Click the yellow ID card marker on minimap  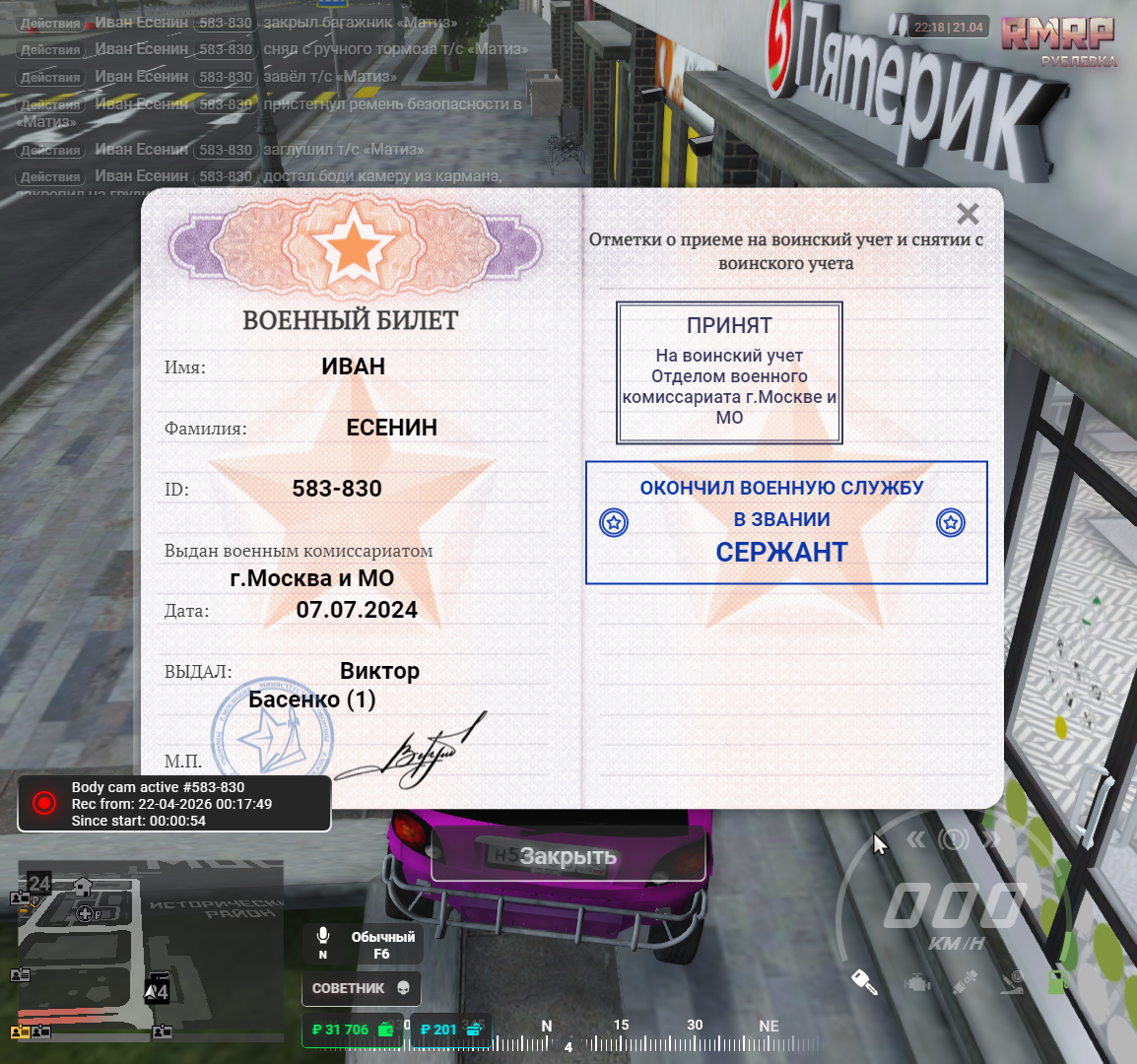coord(20,1031)
